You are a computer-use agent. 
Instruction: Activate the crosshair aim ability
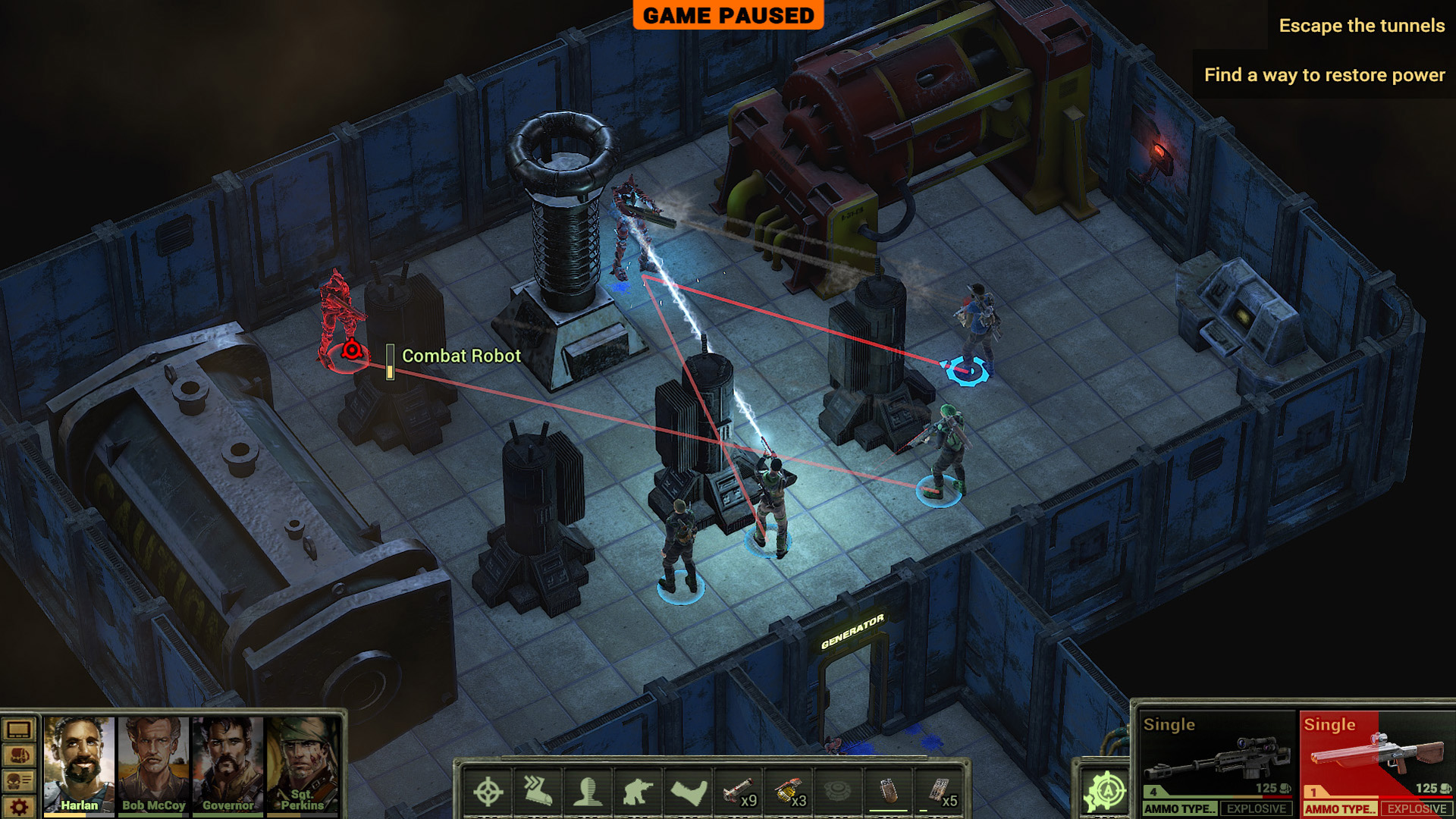tap(488, 792)
